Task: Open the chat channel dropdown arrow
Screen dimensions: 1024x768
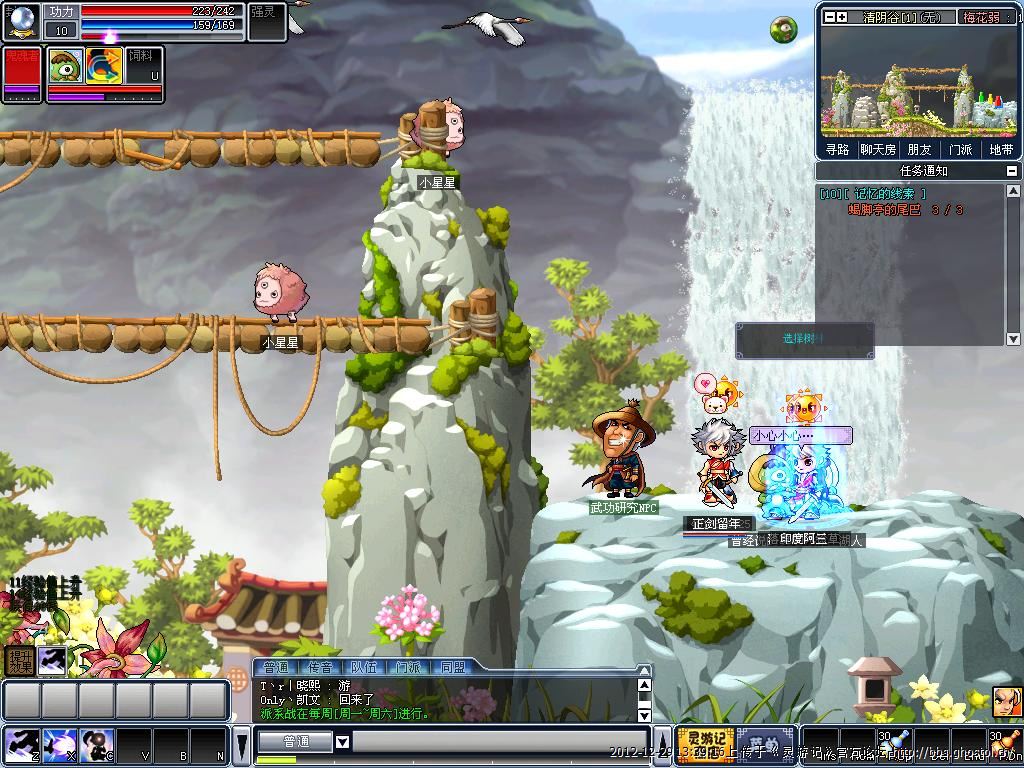Action: pyautogui.click(x=342, y=742)
